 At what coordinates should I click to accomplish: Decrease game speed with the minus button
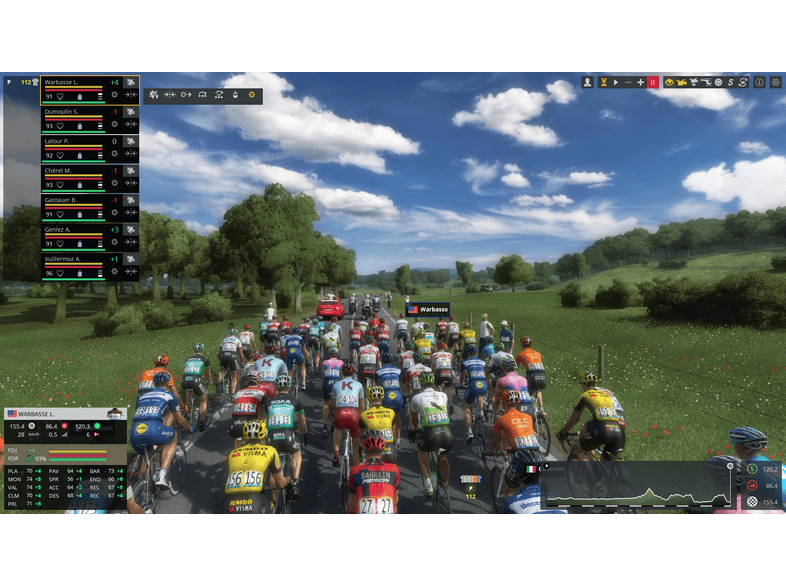pos(628,82)
